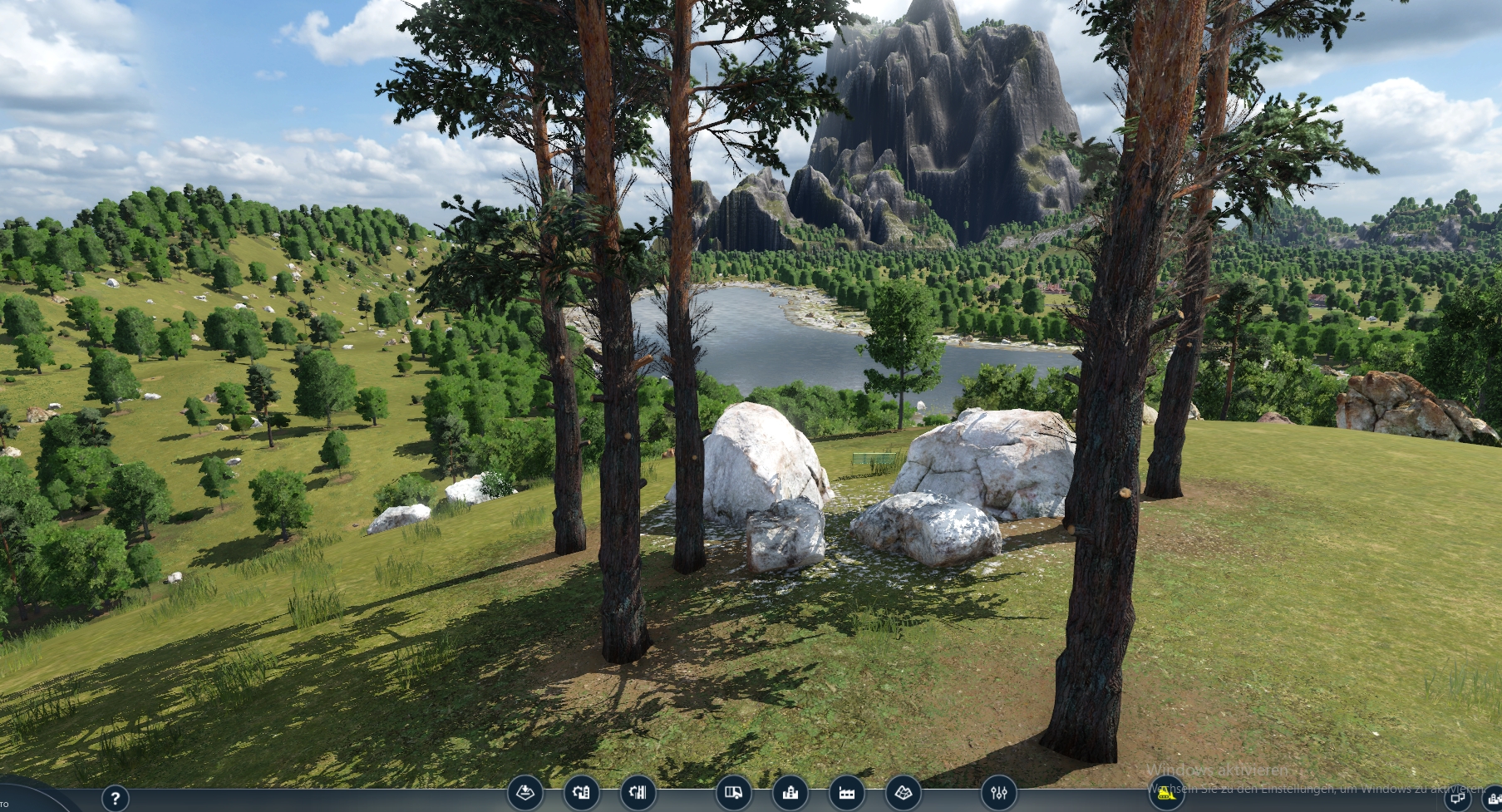This screenshot has width=1502, height=812.
Task: Select the gear and town buildings tool
Action: pyautogui.click(x=581, y=793)
